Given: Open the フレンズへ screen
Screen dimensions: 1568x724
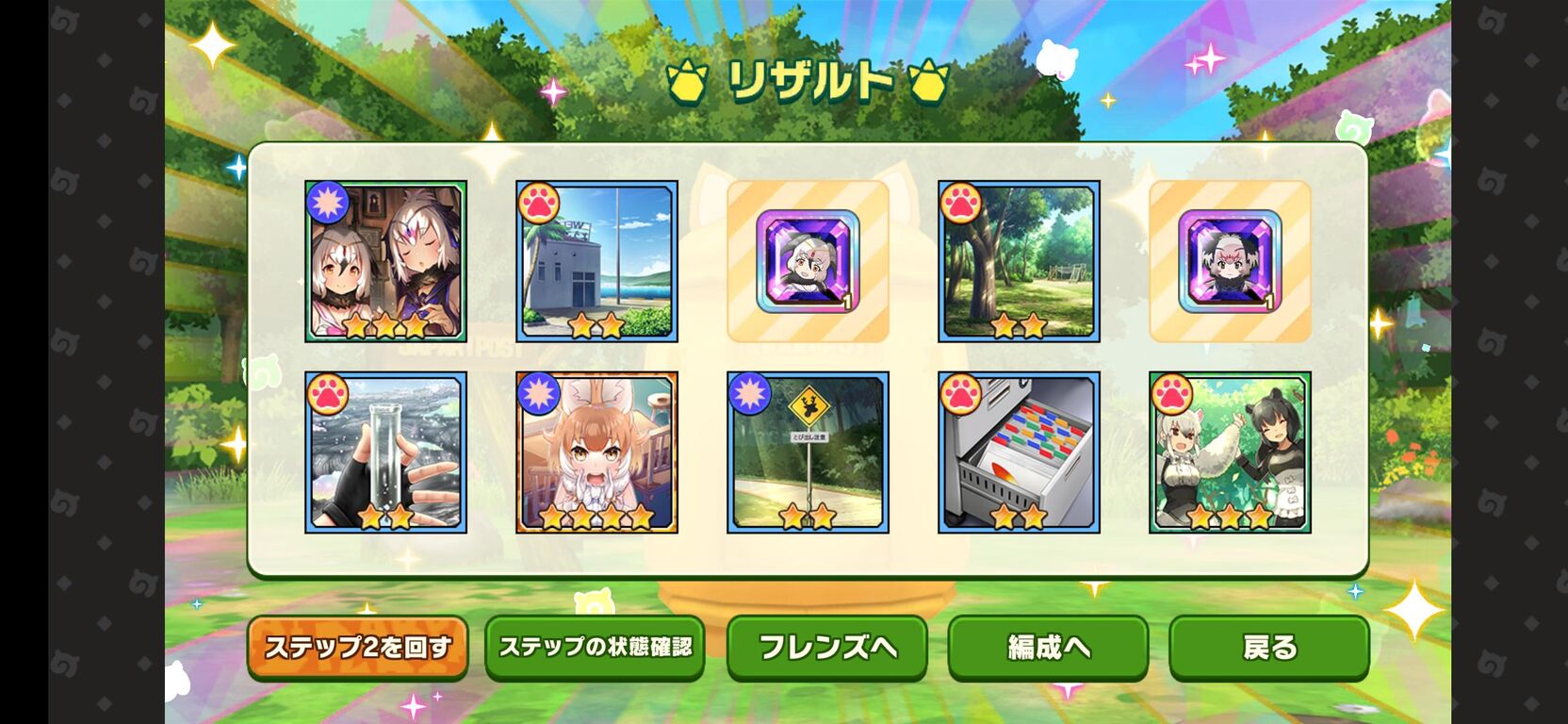Looking at the screenshot, I should [x=827, y=647].
